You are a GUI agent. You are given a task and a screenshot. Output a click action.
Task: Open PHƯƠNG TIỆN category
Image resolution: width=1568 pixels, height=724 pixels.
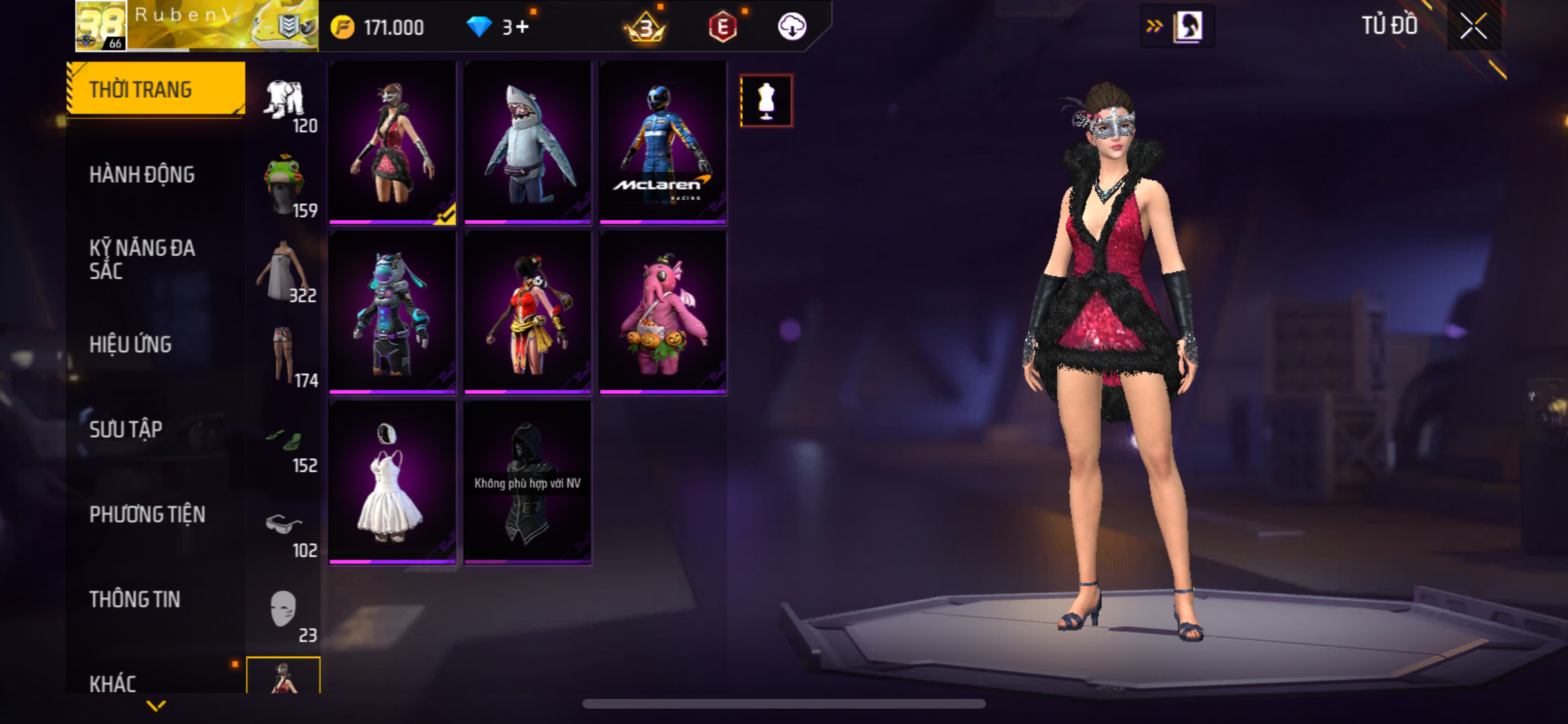pos(147,514)
